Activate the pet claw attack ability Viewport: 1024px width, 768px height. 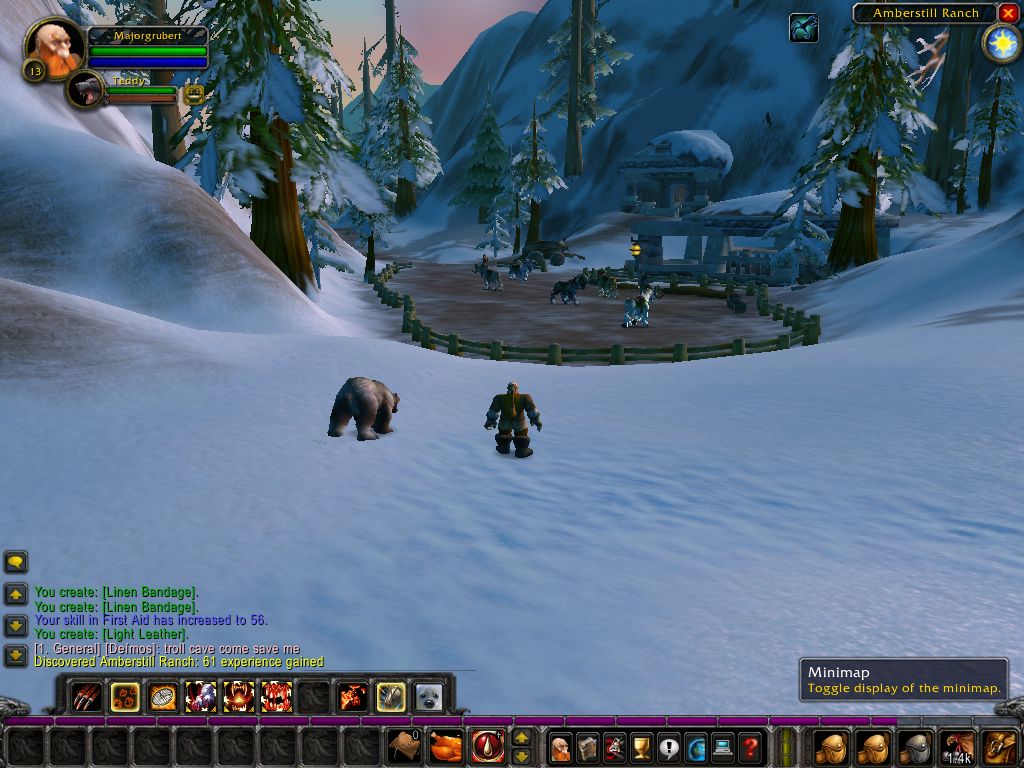(87, 696)
